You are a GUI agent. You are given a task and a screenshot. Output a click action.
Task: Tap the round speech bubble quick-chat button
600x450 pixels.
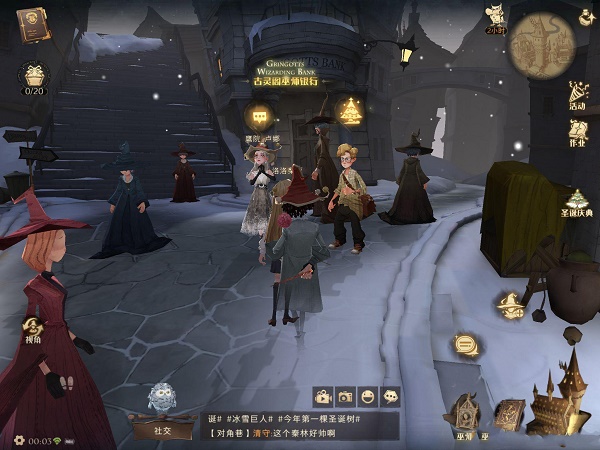click(465, 345)
